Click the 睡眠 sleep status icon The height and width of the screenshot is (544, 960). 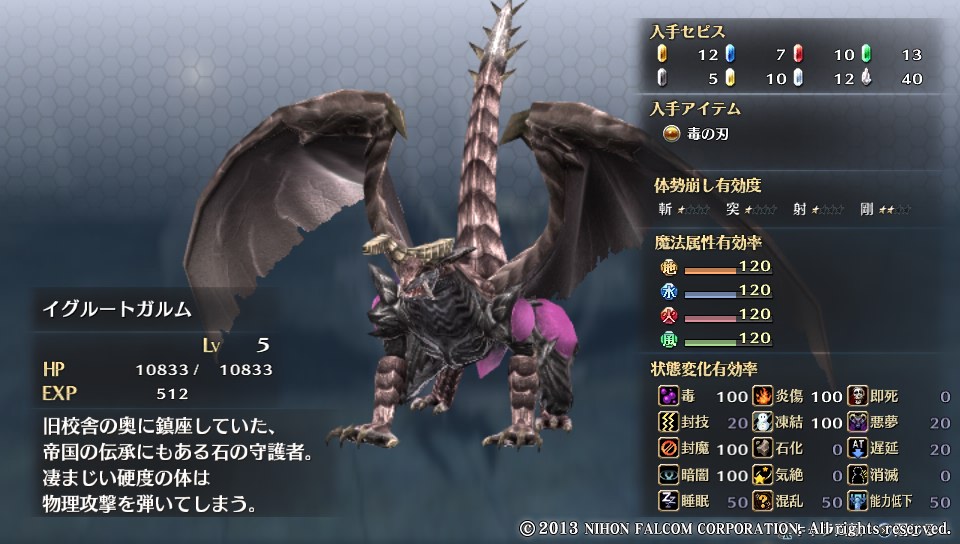pos(669,501)
